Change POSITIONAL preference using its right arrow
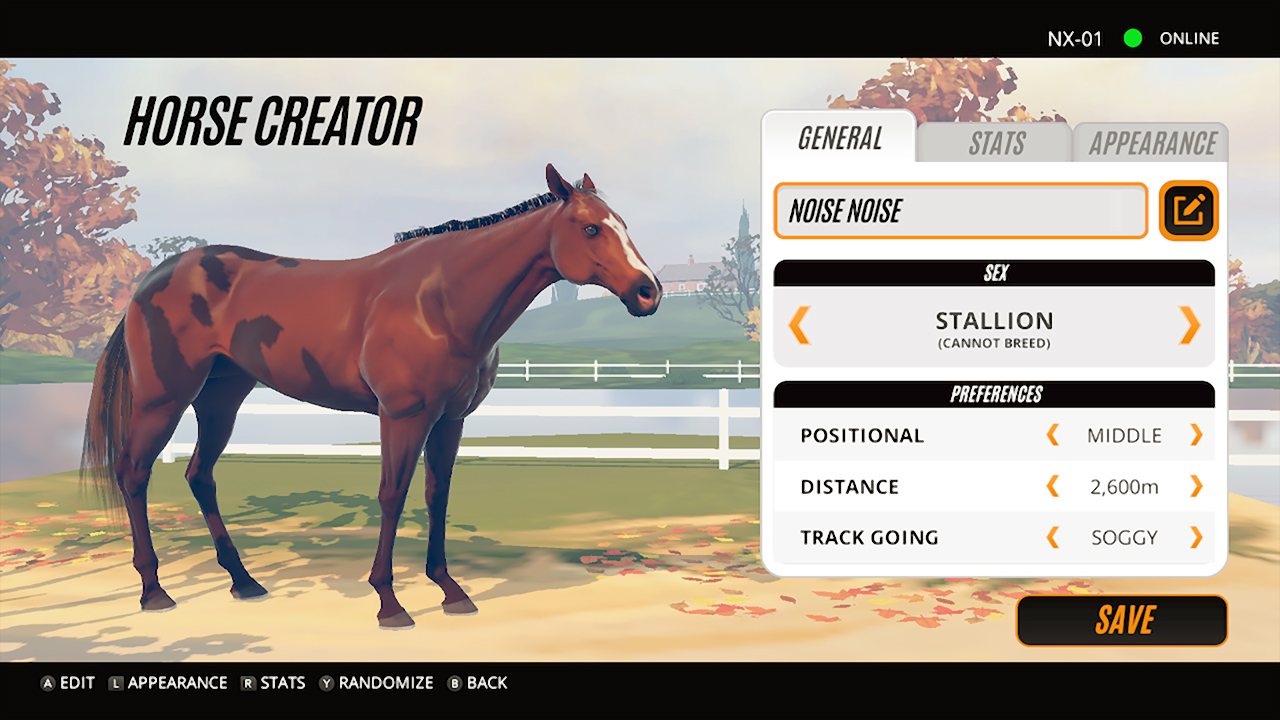 click(1196, 435)
